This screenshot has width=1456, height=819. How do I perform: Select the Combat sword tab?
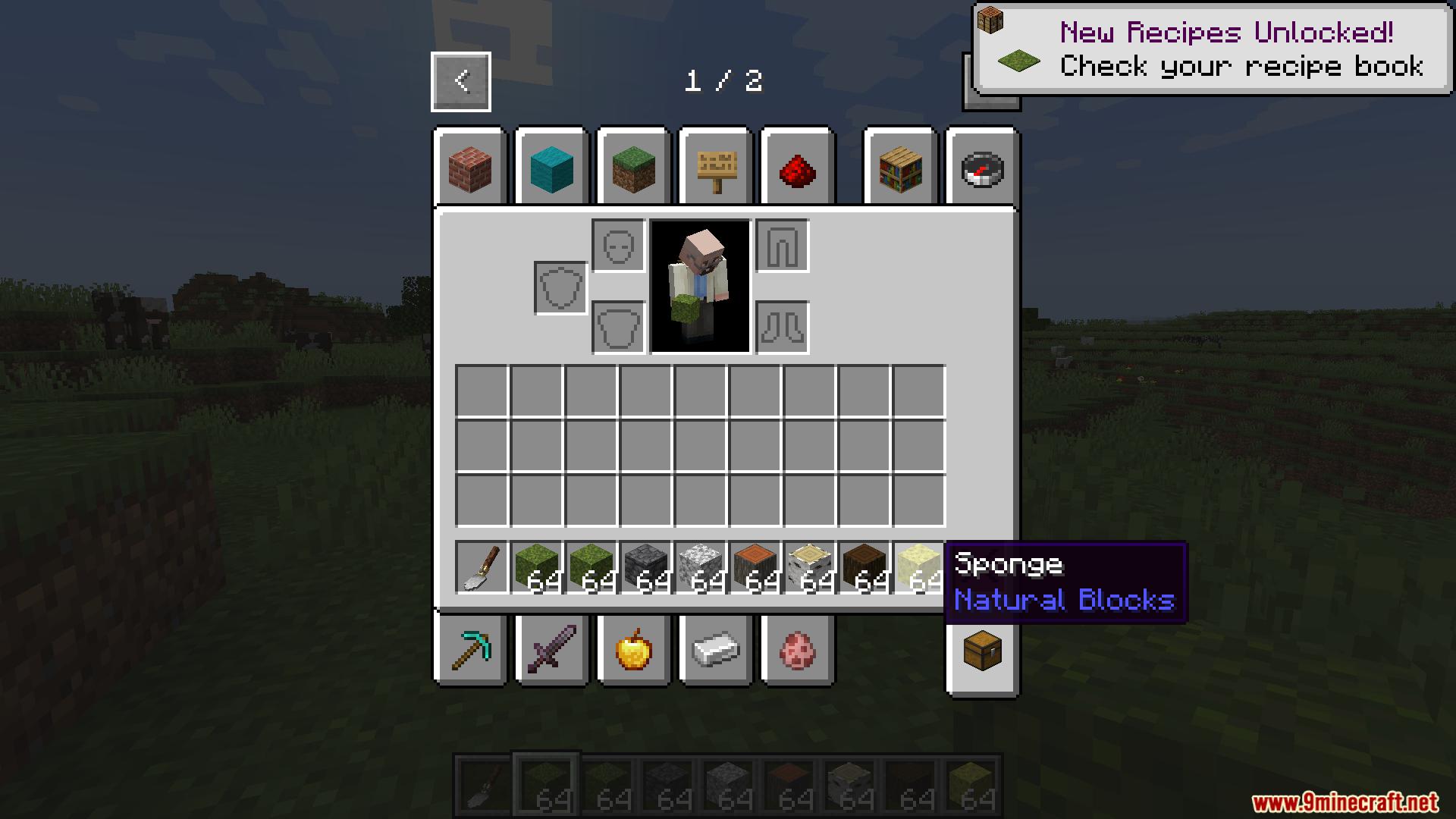pyautogui.click(x=551, y=649)
